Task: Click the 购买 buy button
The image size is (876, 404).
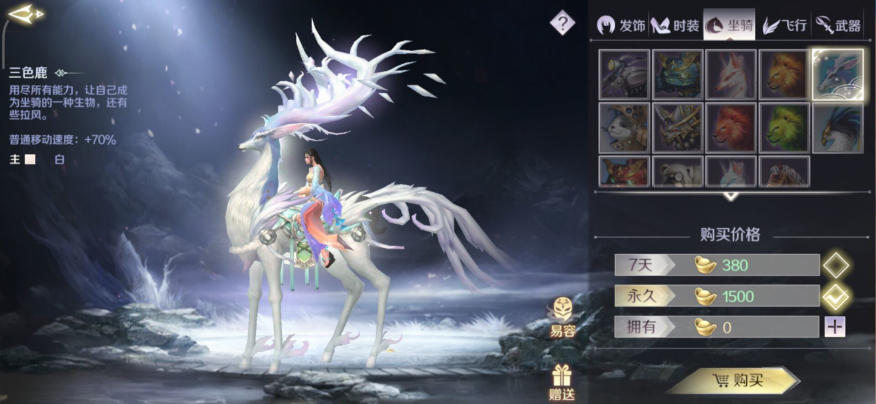Action: pyautogui.click(x=735, y=380)
